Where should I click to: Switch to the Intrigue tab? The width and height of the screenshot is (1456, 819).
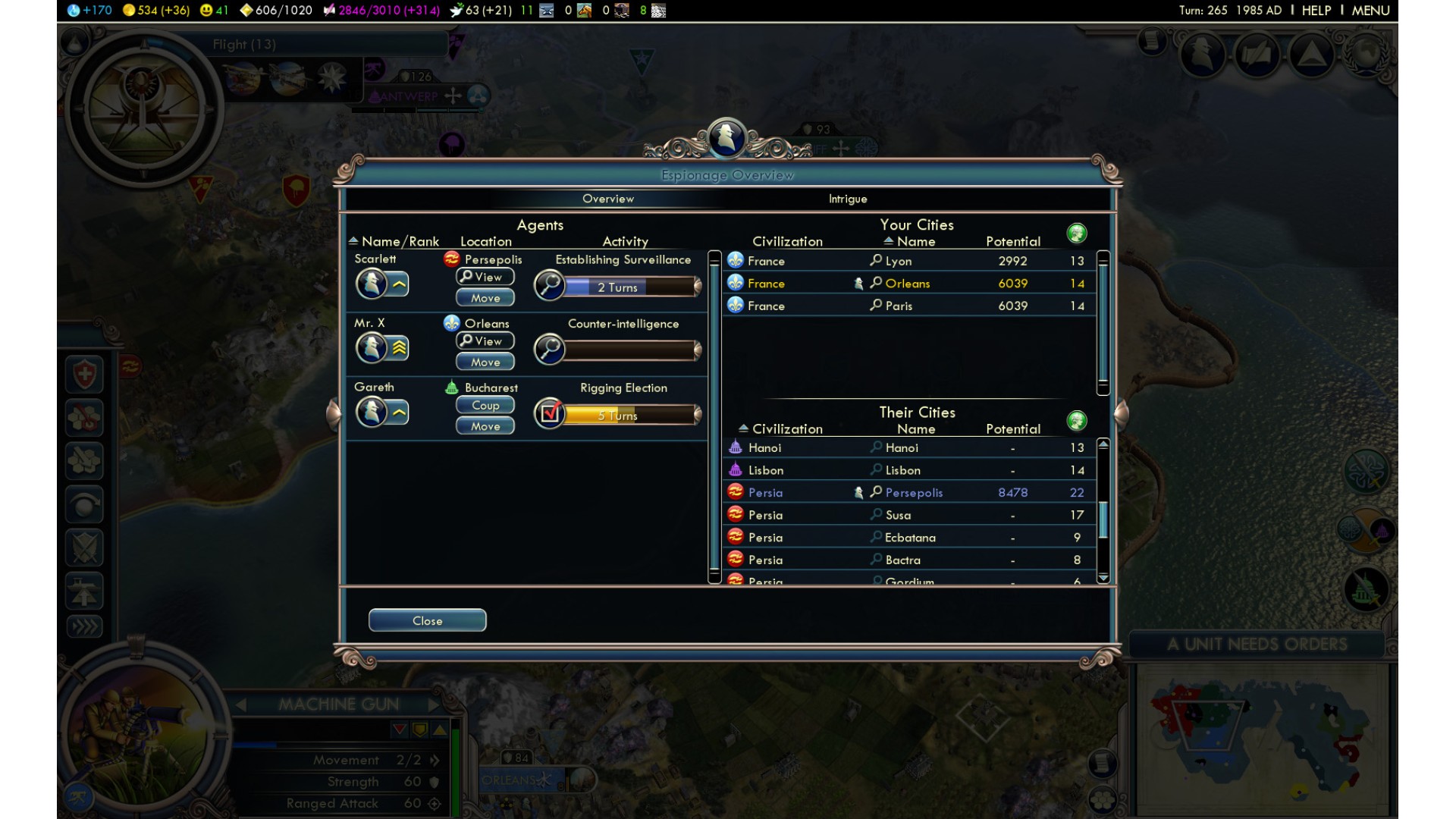(x=847, y=199)
